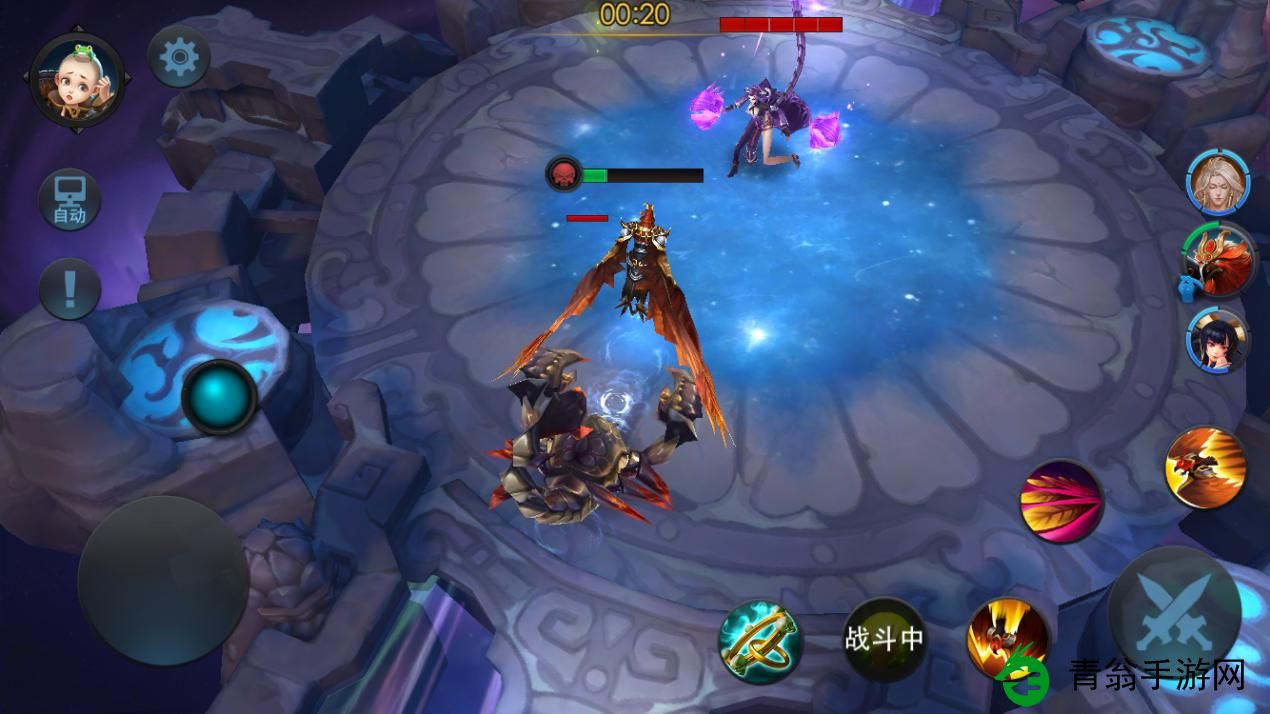Select the red armored hero portrait
Viewport: 1270px width, 714px height.
pyautogui.click(x=1218, y=261)
